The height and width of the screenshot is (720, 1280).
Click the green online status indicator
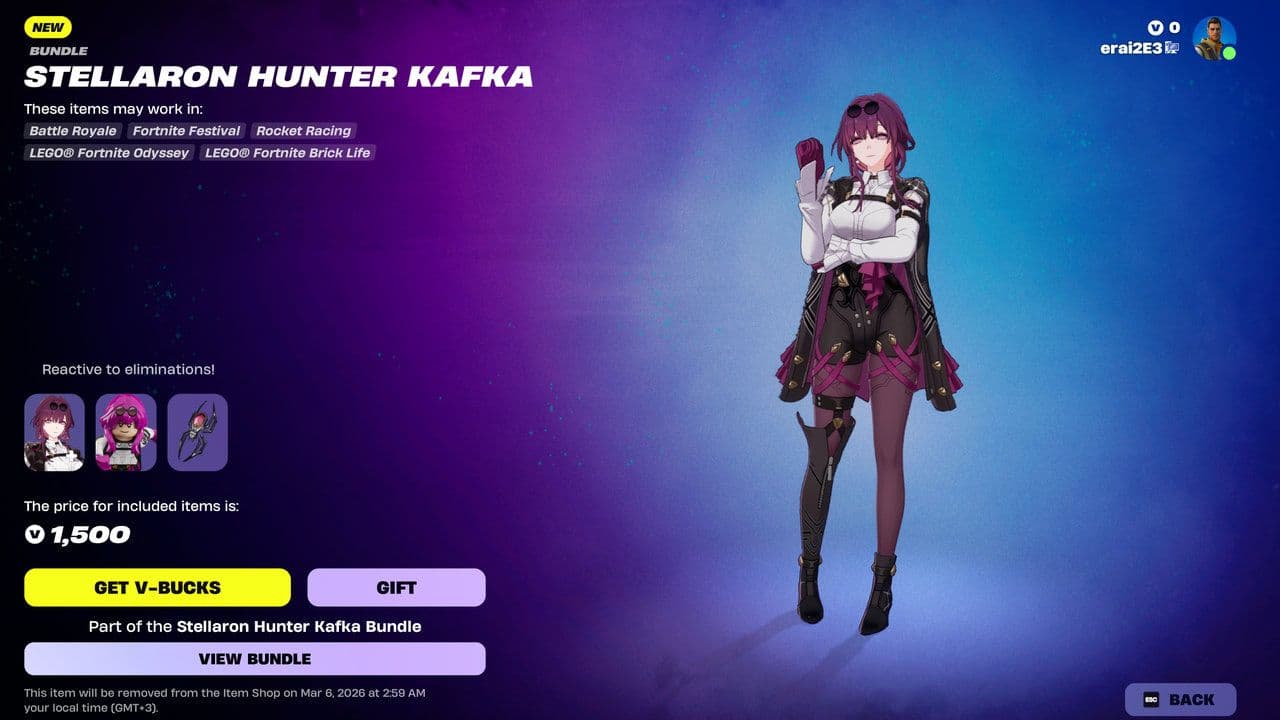[1231, 54]
